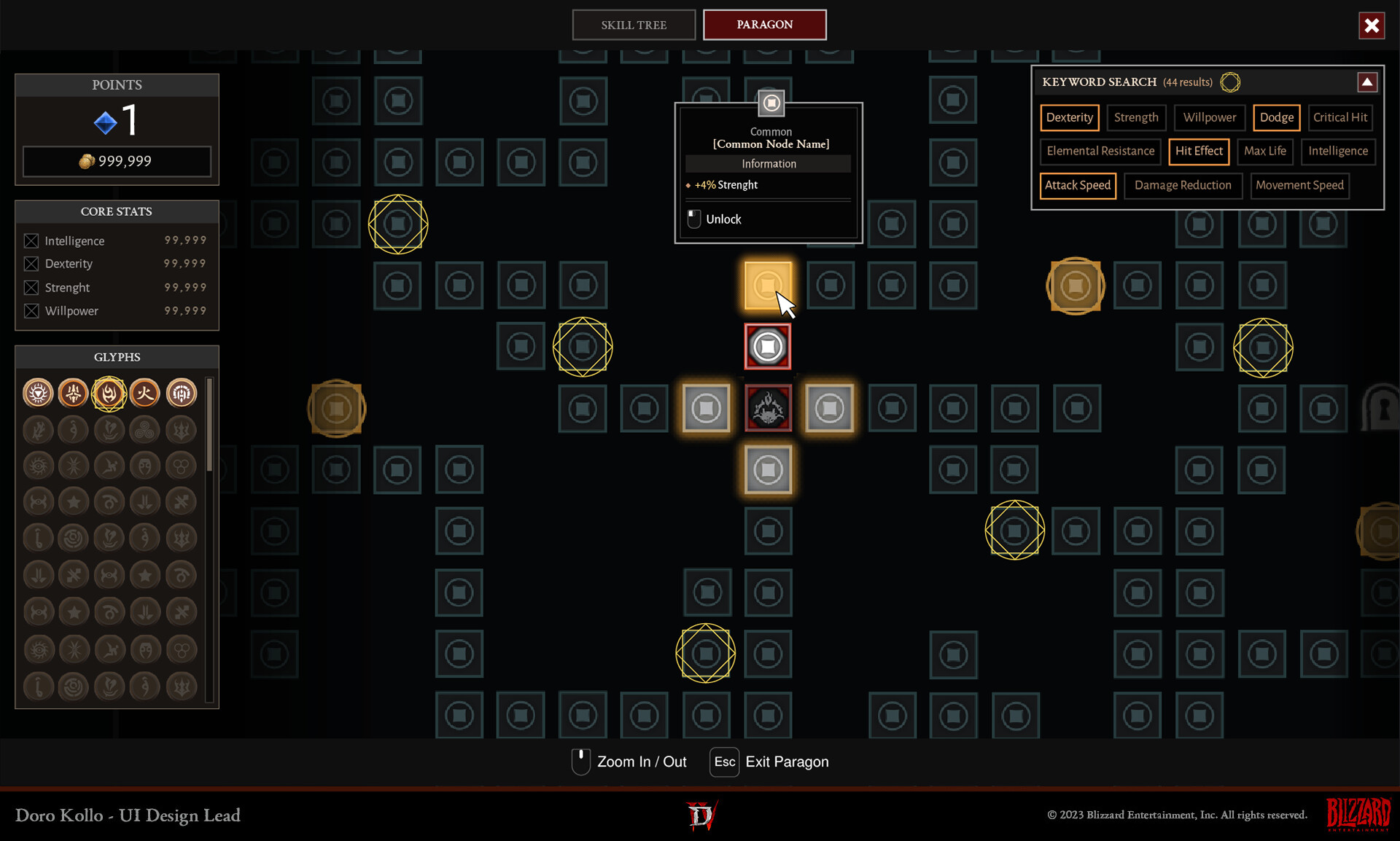Toggle the Willpower core stat checkbox
Image resolution: width=1400 pixels, height=841 pixels.
click(31, 310)
